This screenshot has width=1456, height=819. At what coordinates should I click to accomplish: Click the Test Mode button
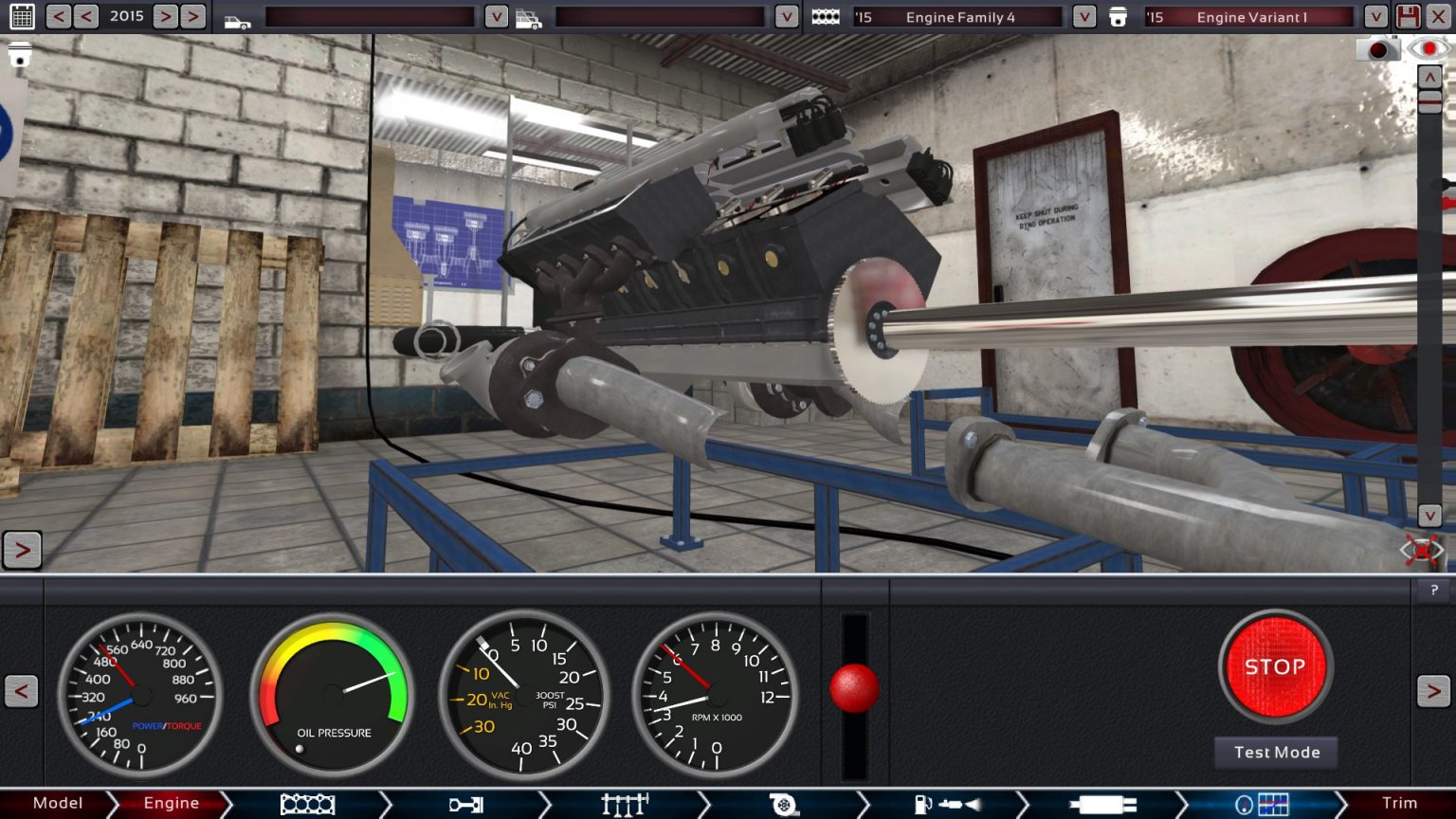[1275, 752]
